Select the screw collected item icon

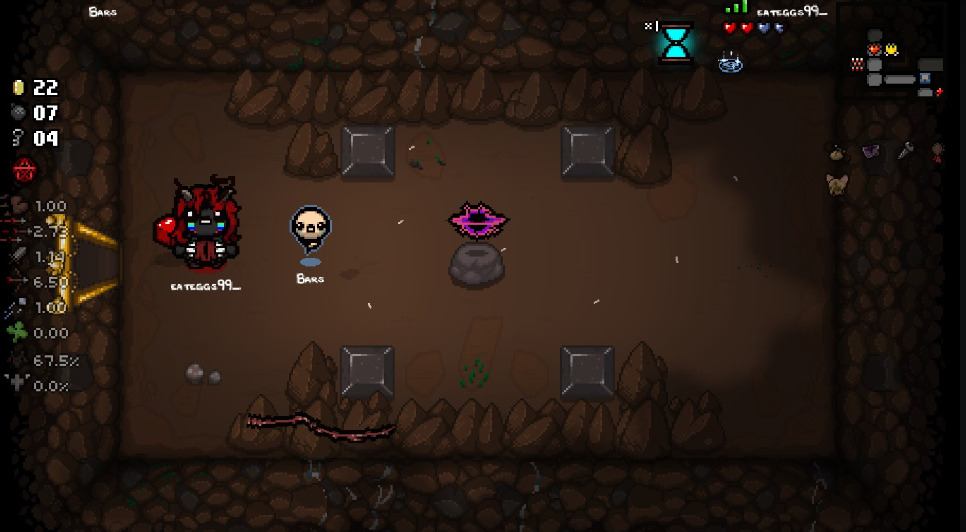click(905, 151)
